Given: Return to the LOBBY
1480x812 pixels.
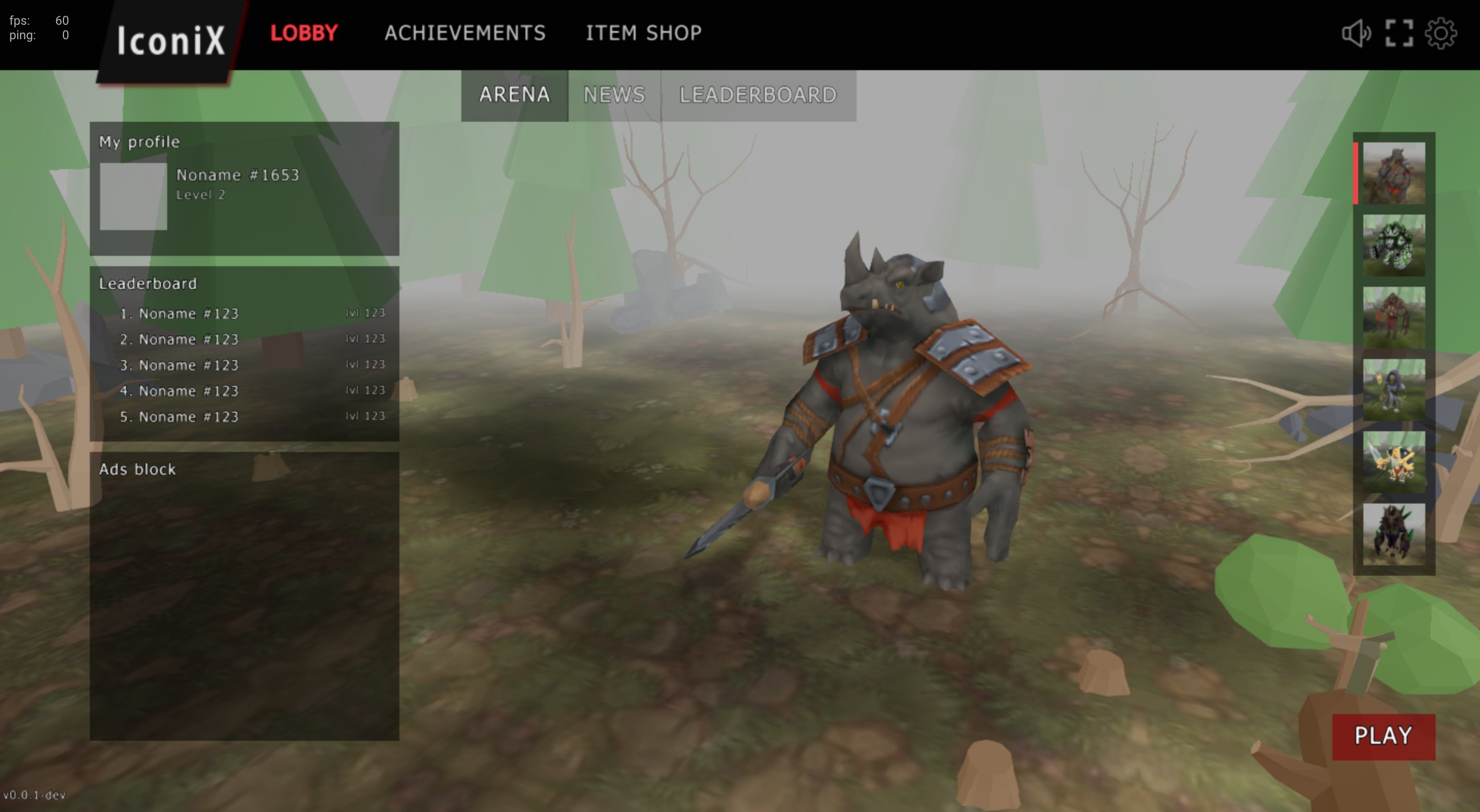Looking at the screenshot, I should 303,33.
